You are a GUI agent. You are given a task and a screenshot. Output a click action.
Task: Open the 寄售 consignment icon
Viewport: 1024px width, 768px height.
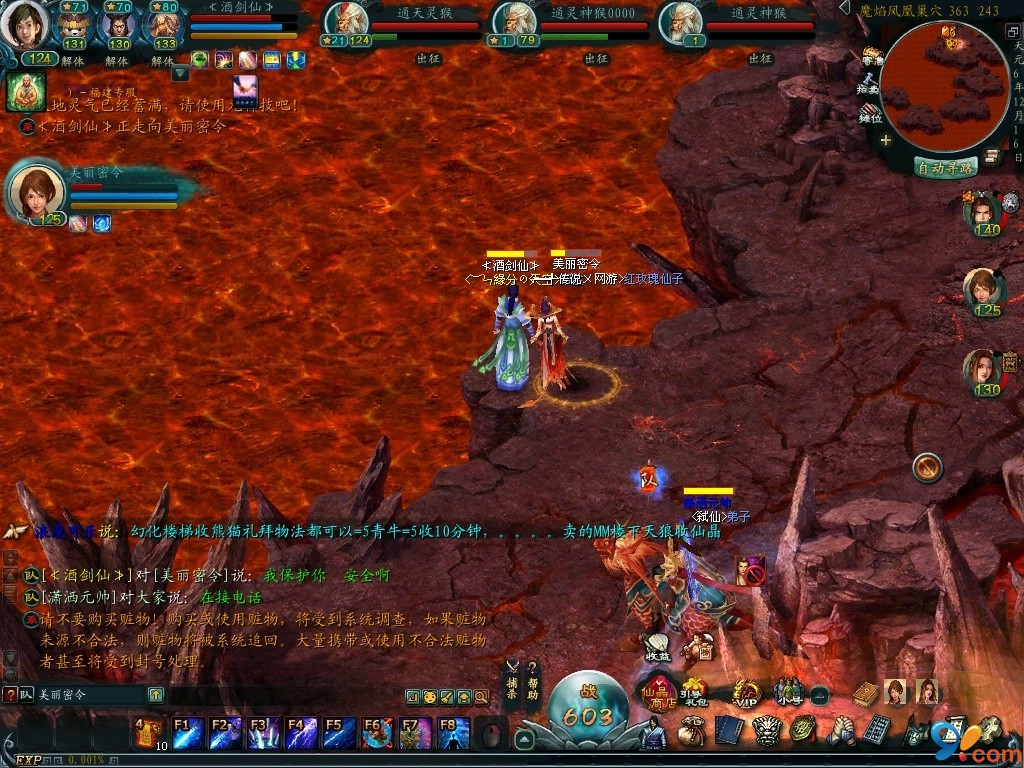point(871,56)
